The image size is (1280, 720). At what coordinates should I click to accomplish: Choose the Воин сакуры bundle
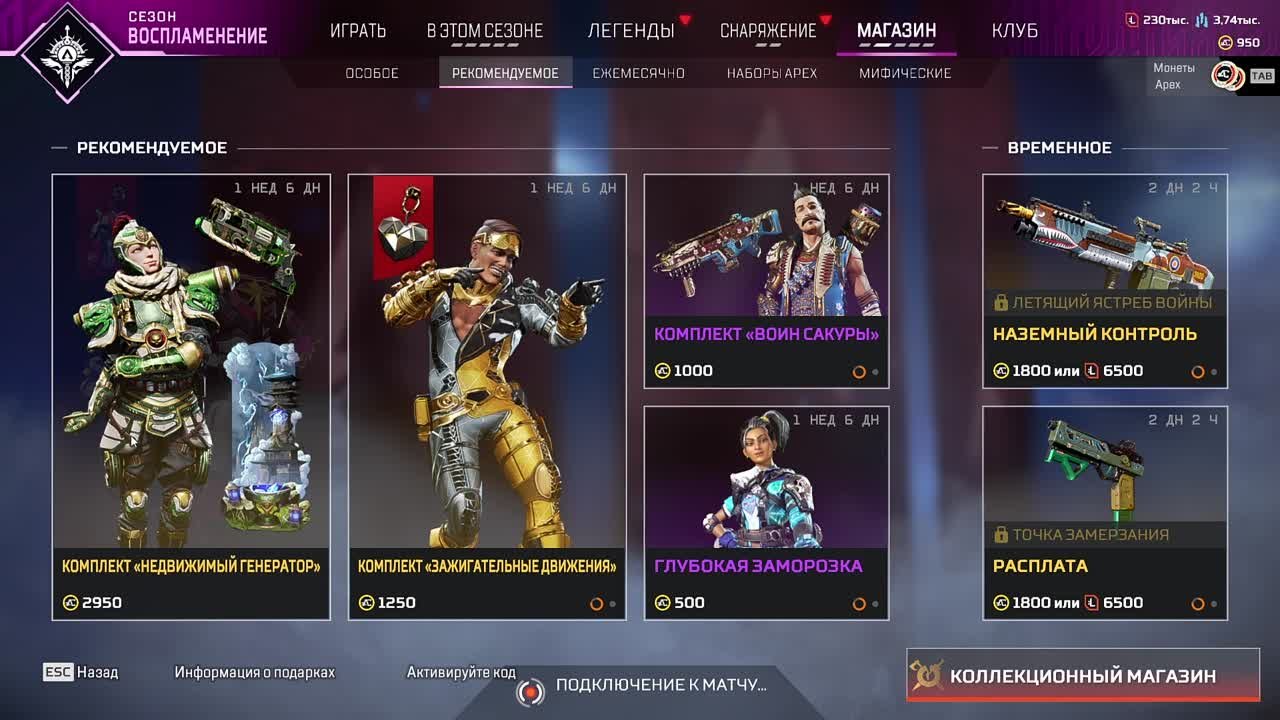click(766, 281)
